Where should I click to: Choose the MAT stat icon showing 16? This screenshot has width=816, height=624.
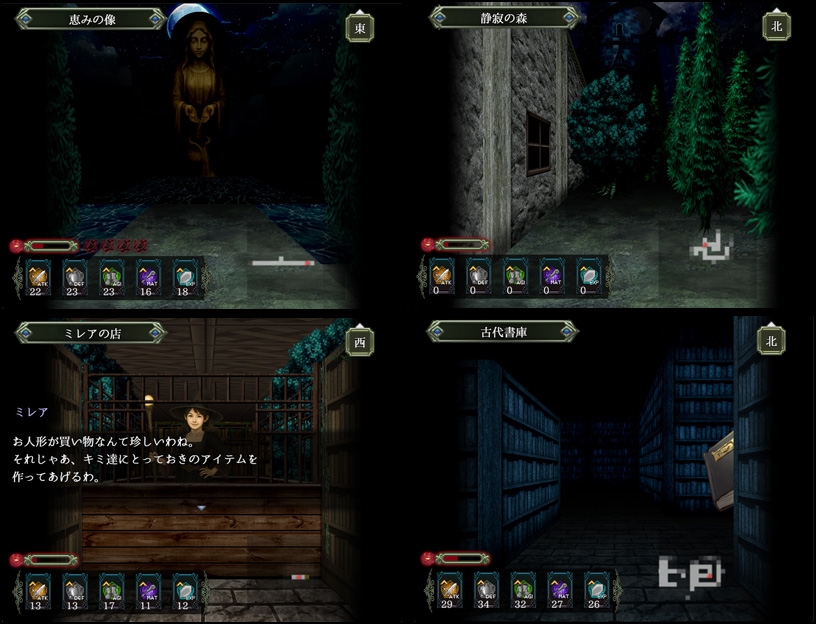coord(148,275)
